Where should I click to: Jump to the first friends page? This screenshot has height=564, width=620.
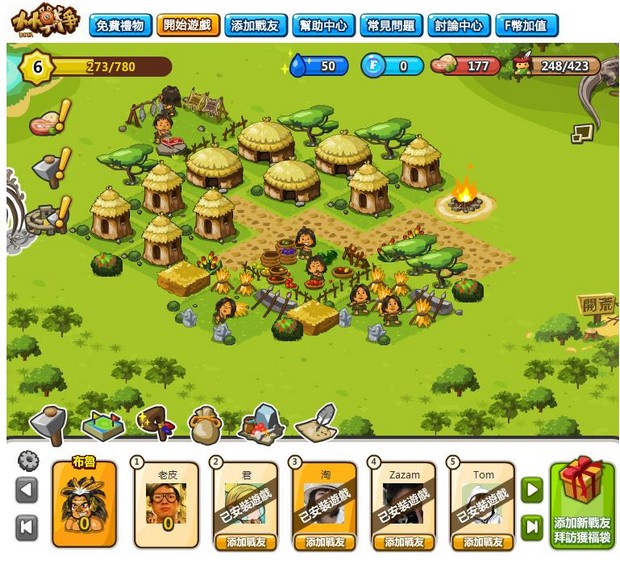[28, 527]
